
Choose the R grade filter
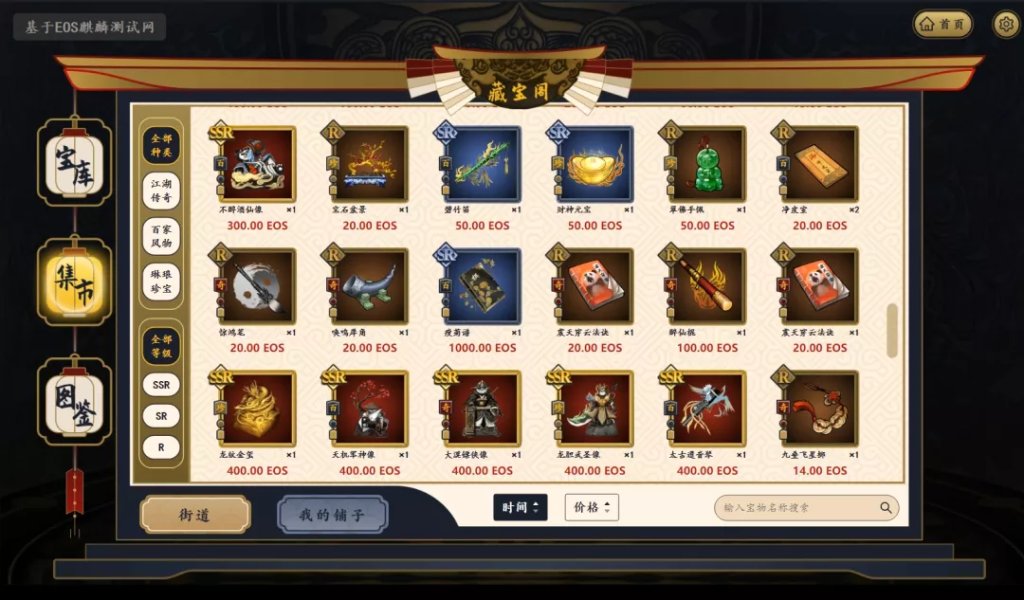[x=161, y=447]
